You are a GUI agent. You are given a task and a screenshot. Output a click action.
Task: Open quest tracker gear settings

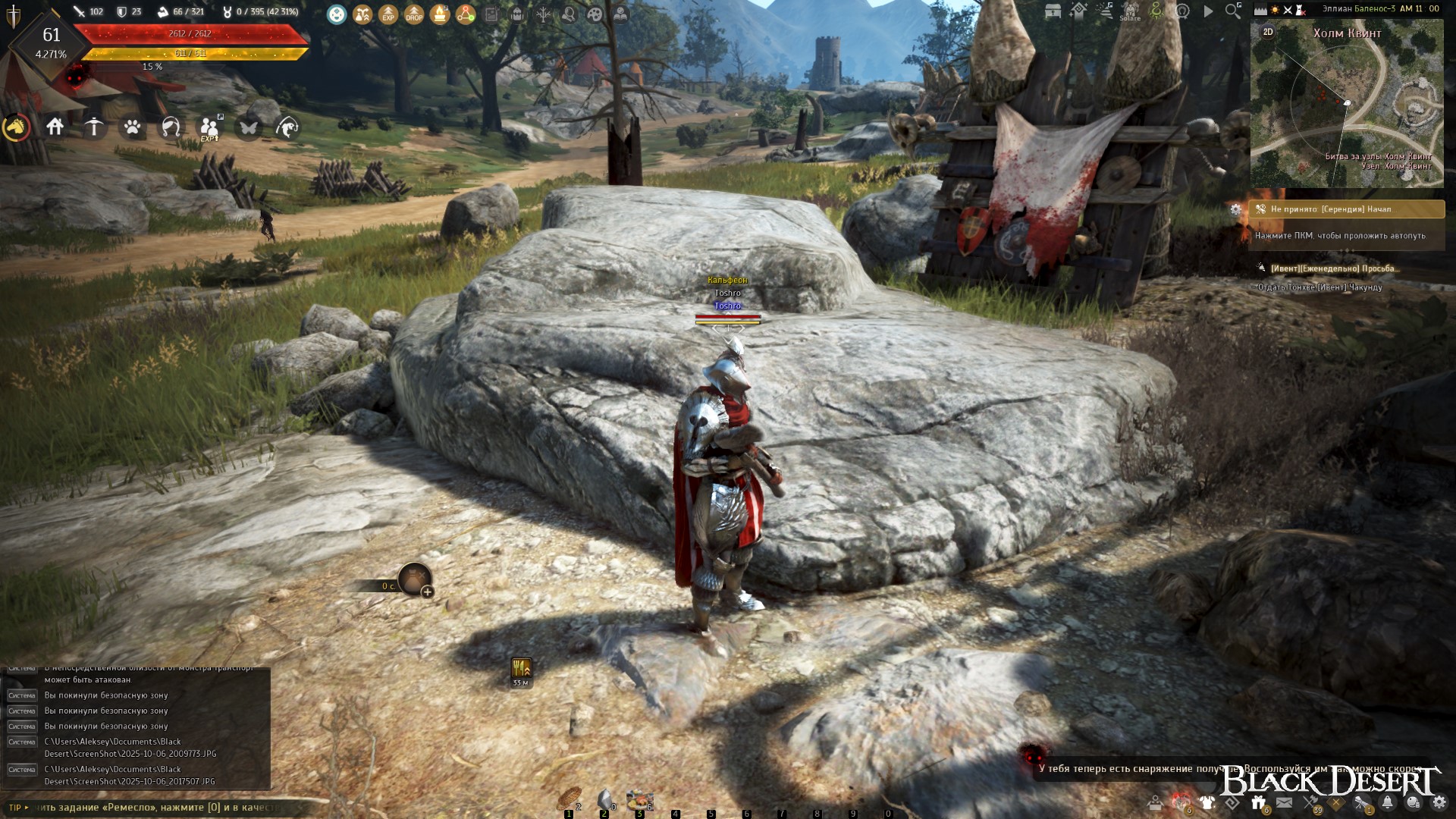point(1236,209)
